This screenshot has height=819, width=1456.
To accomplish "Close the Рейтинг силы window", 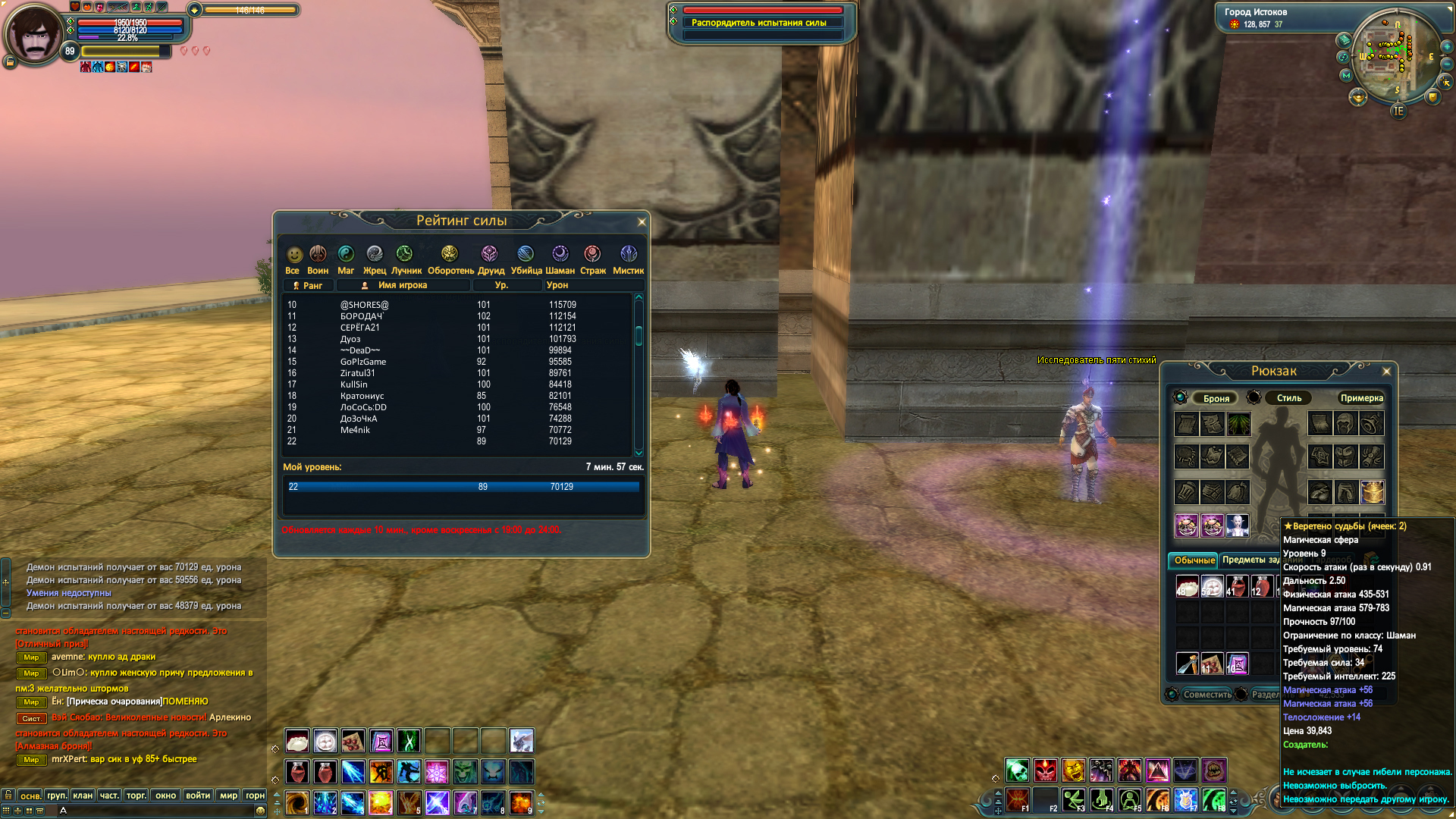I will tap(642, 222).
